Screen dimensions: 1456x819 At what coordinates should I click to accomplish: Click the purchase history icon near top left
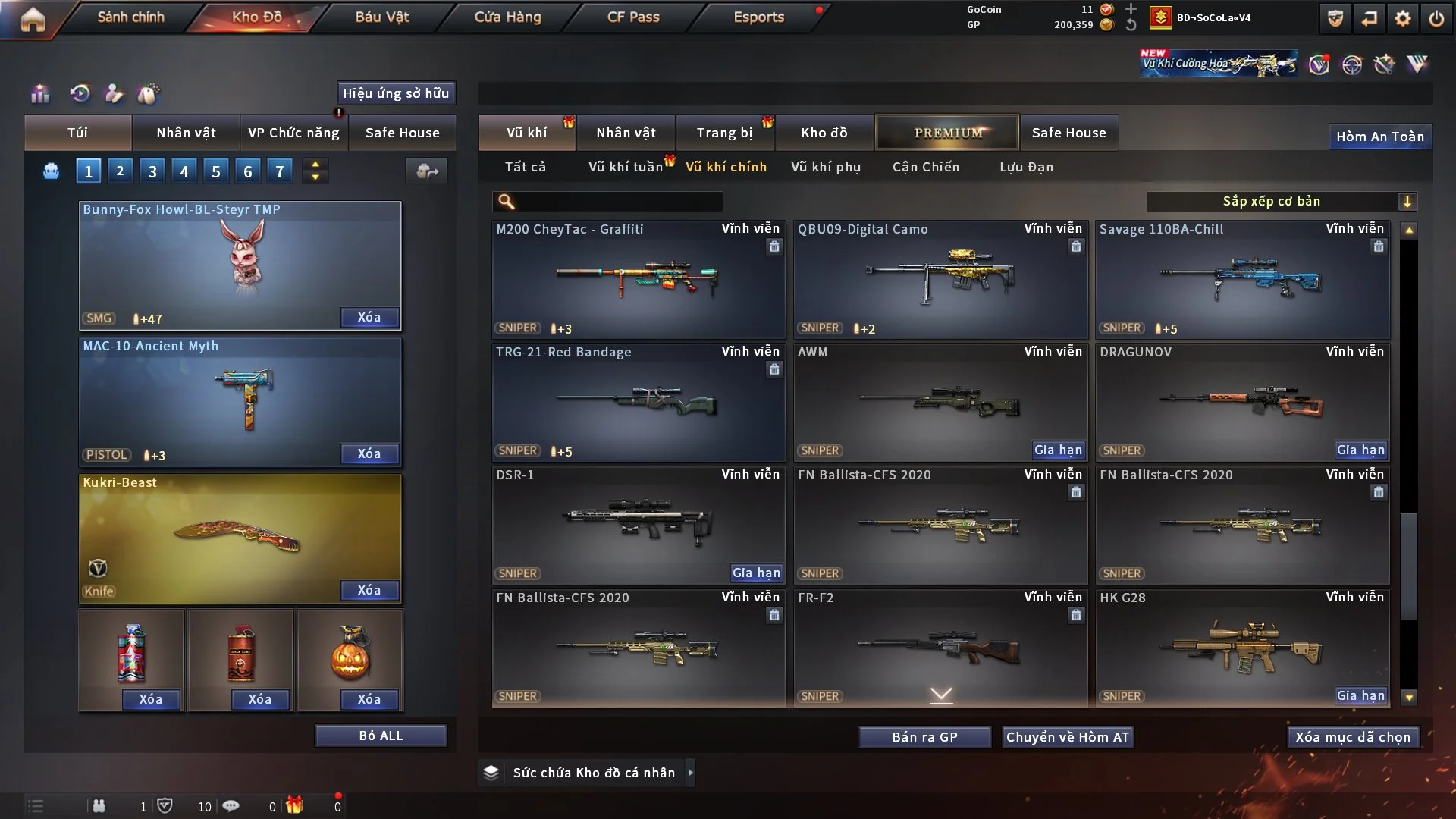tap(79, 93)
